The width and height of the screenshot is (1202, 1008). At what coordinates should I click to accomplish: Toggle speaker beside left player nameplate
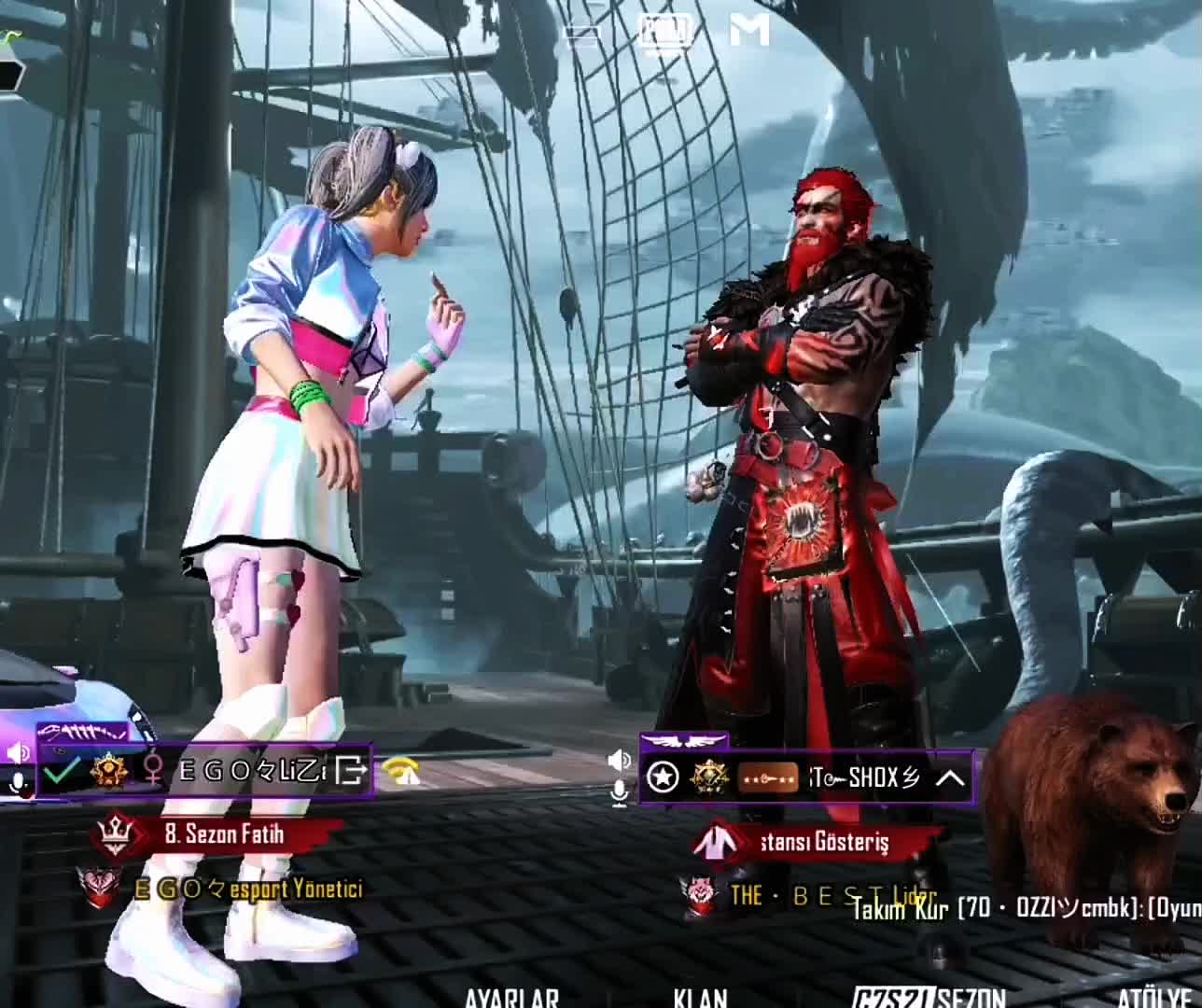tap(18, 752)
